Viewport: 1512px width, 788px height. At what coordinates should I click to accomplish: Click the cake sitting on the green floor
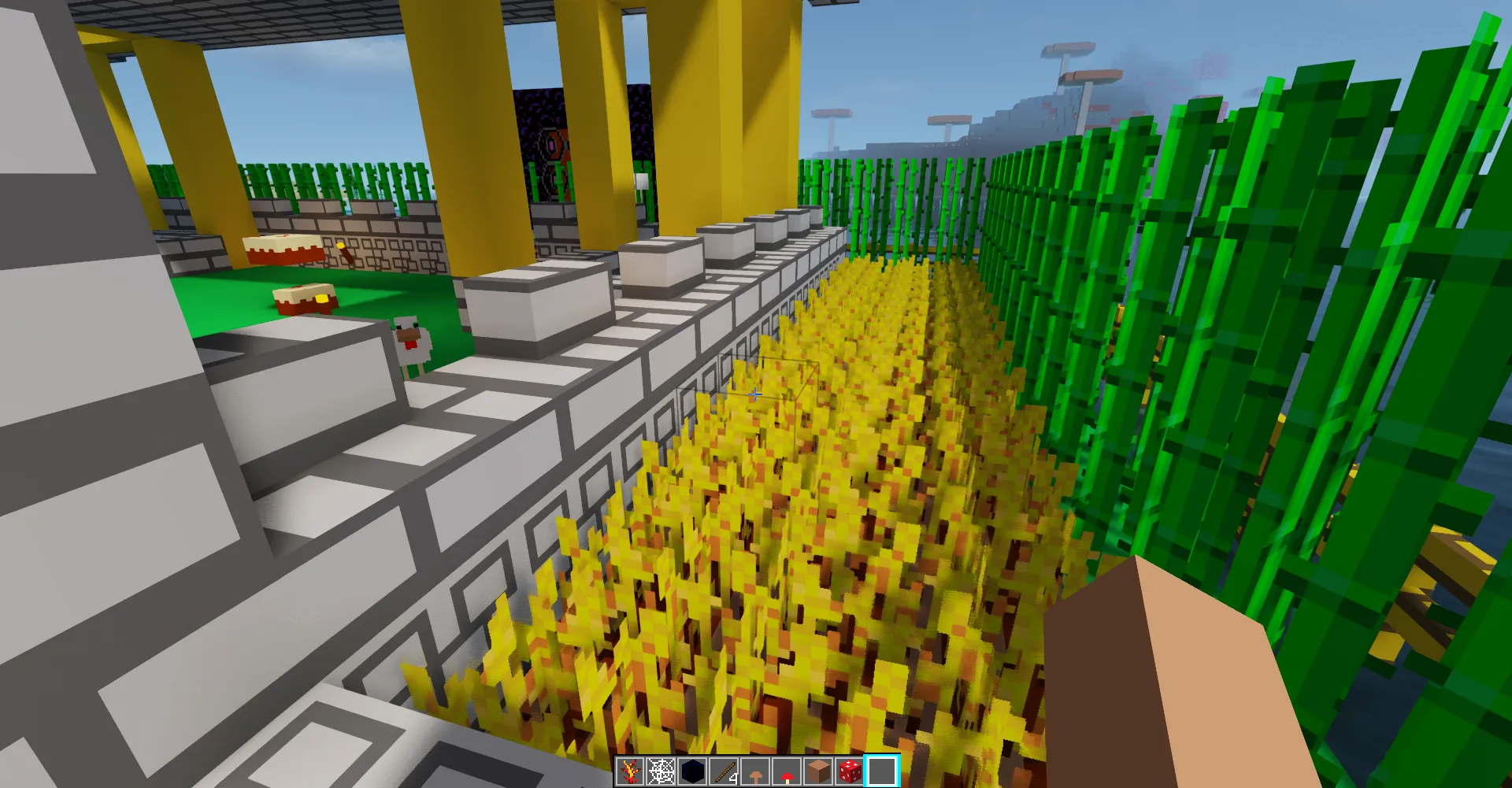click(306, 299)
